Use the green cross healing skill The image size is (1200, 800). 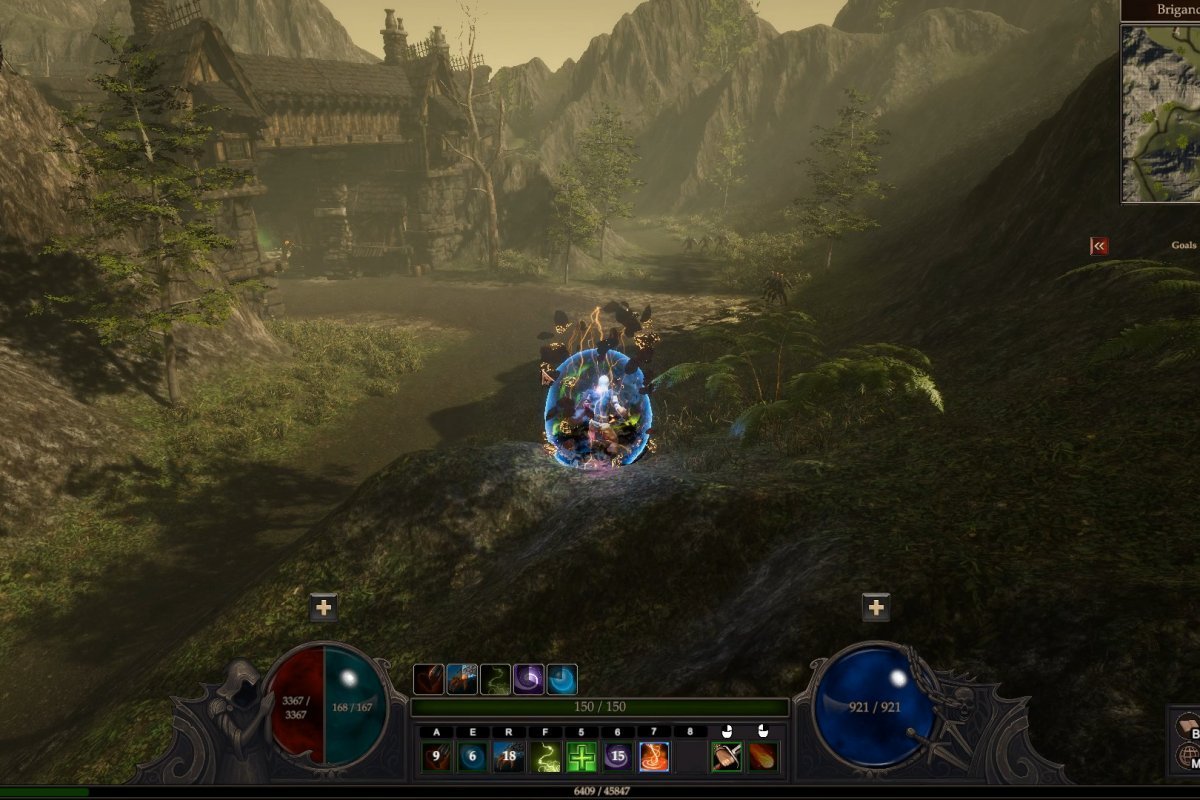point(581,757)
